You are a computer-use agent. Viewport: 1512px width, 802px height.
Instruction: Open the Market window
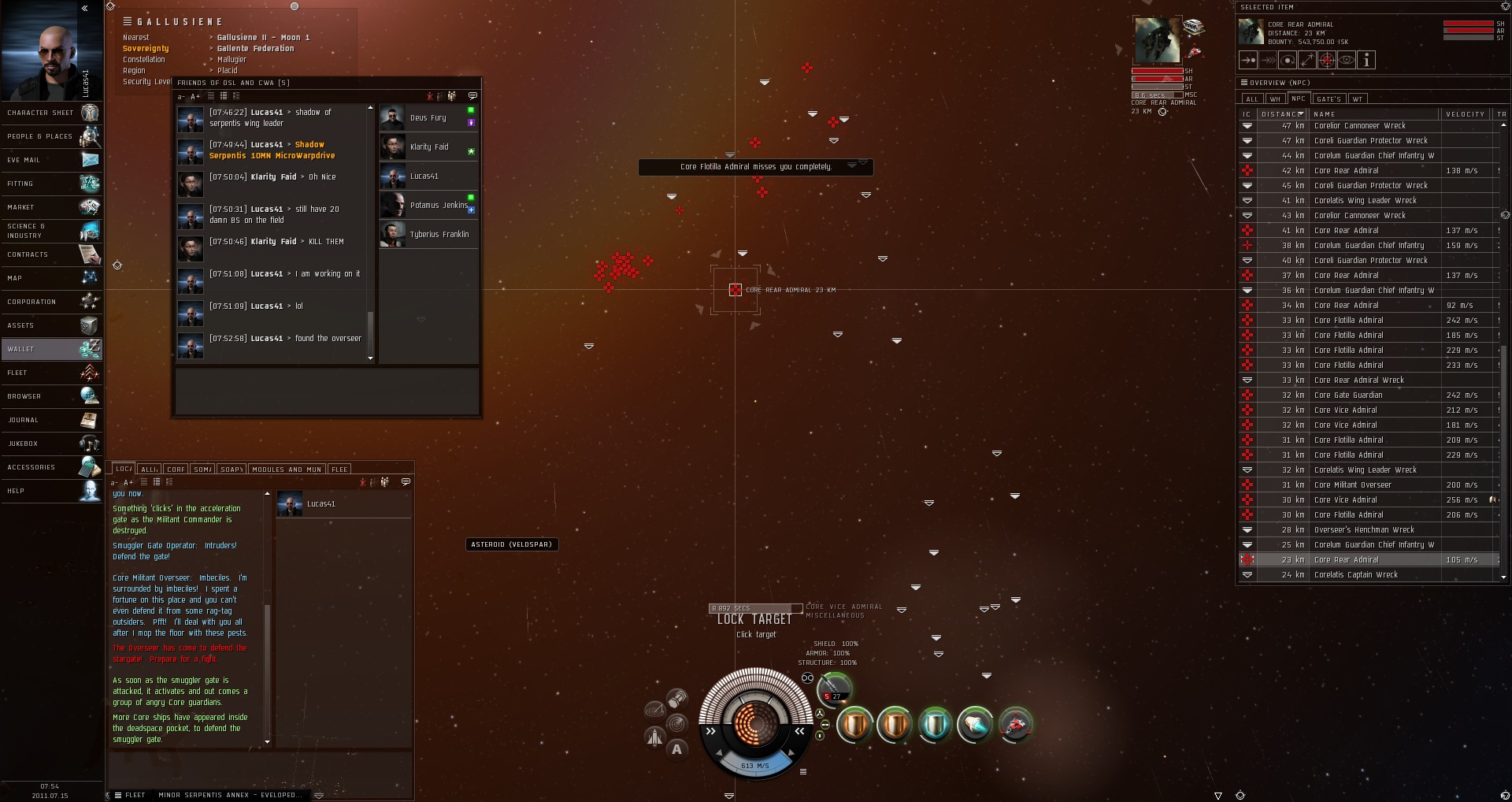[x=51, y=207]
